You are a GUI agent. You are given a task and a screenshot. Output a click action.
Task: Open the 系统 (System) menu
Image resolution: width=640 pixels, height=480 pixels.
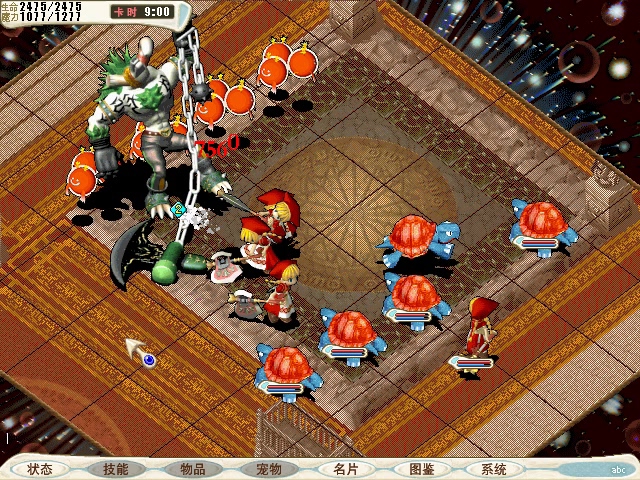494,469
